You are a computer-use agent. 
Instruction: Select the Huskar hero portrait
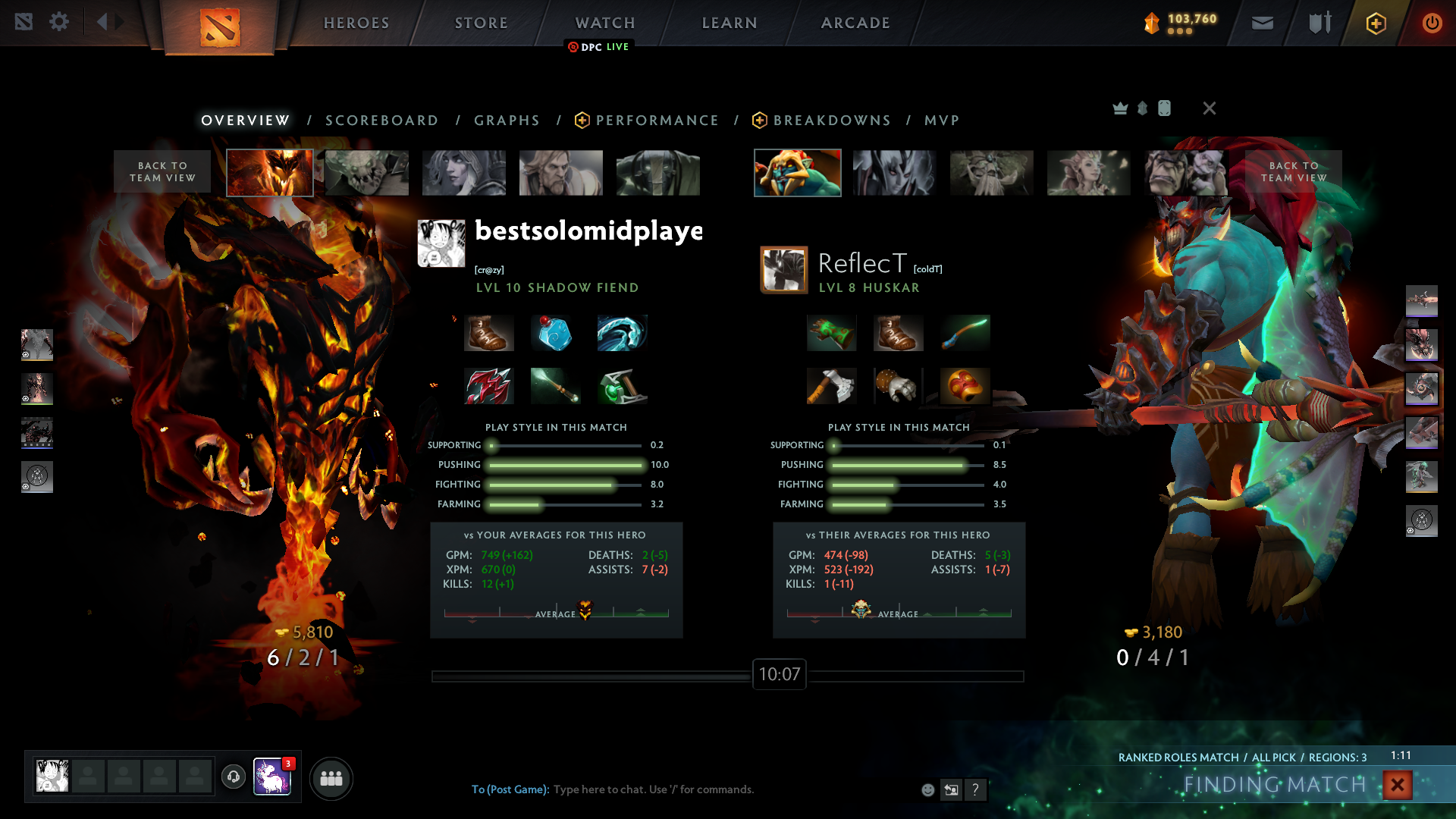797,173
